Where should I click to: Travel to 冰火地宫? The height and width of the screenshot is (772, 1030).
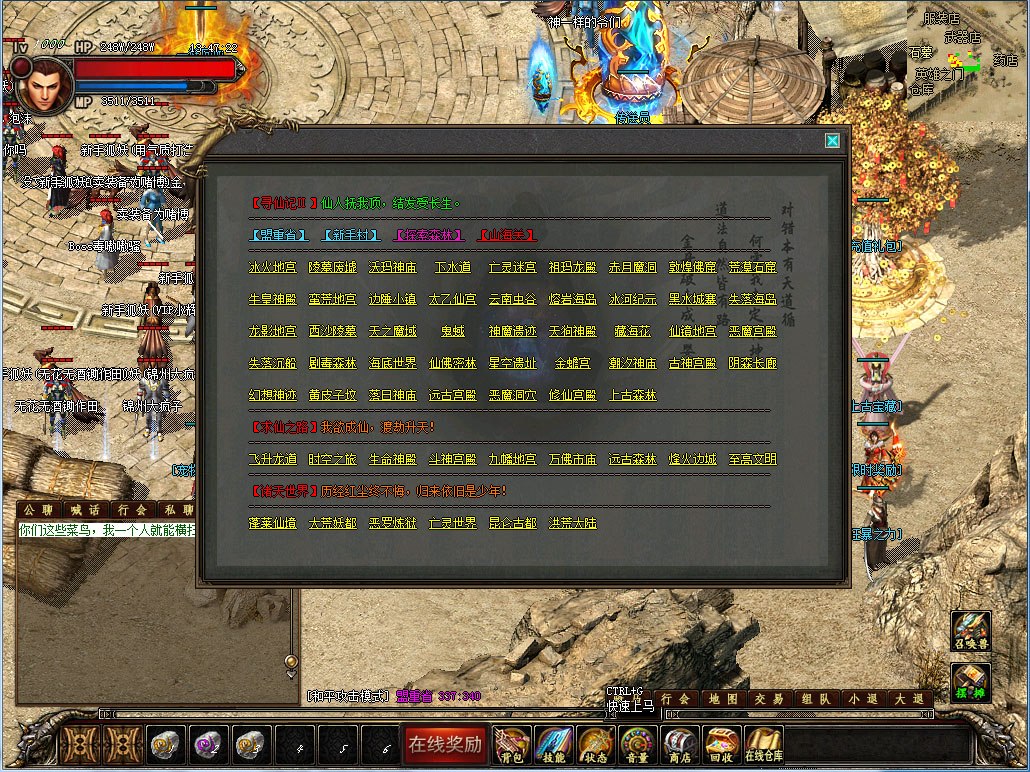coord(273,267)
